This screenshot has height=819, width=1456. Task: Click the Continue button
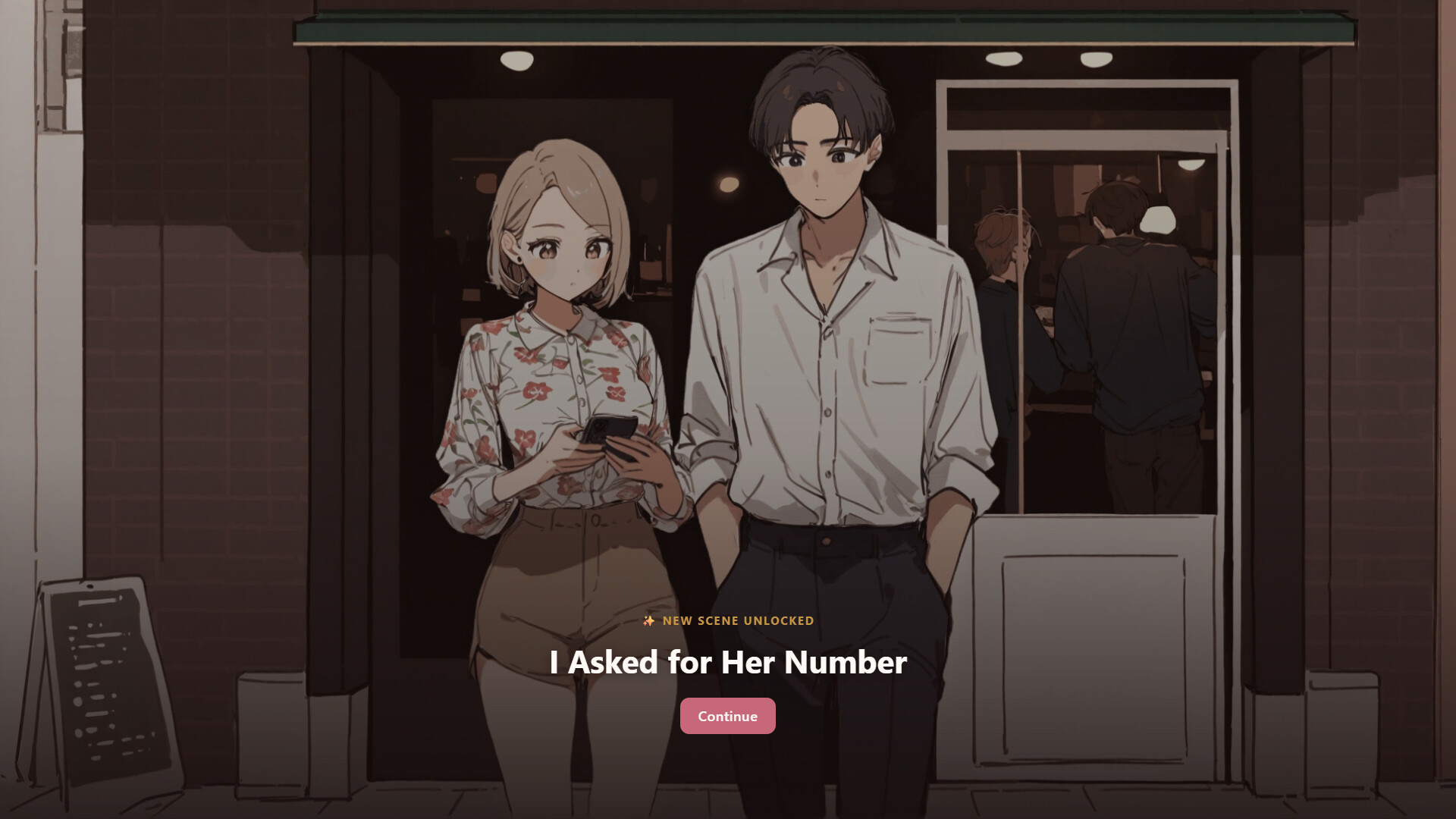click(x=727, y=715)
